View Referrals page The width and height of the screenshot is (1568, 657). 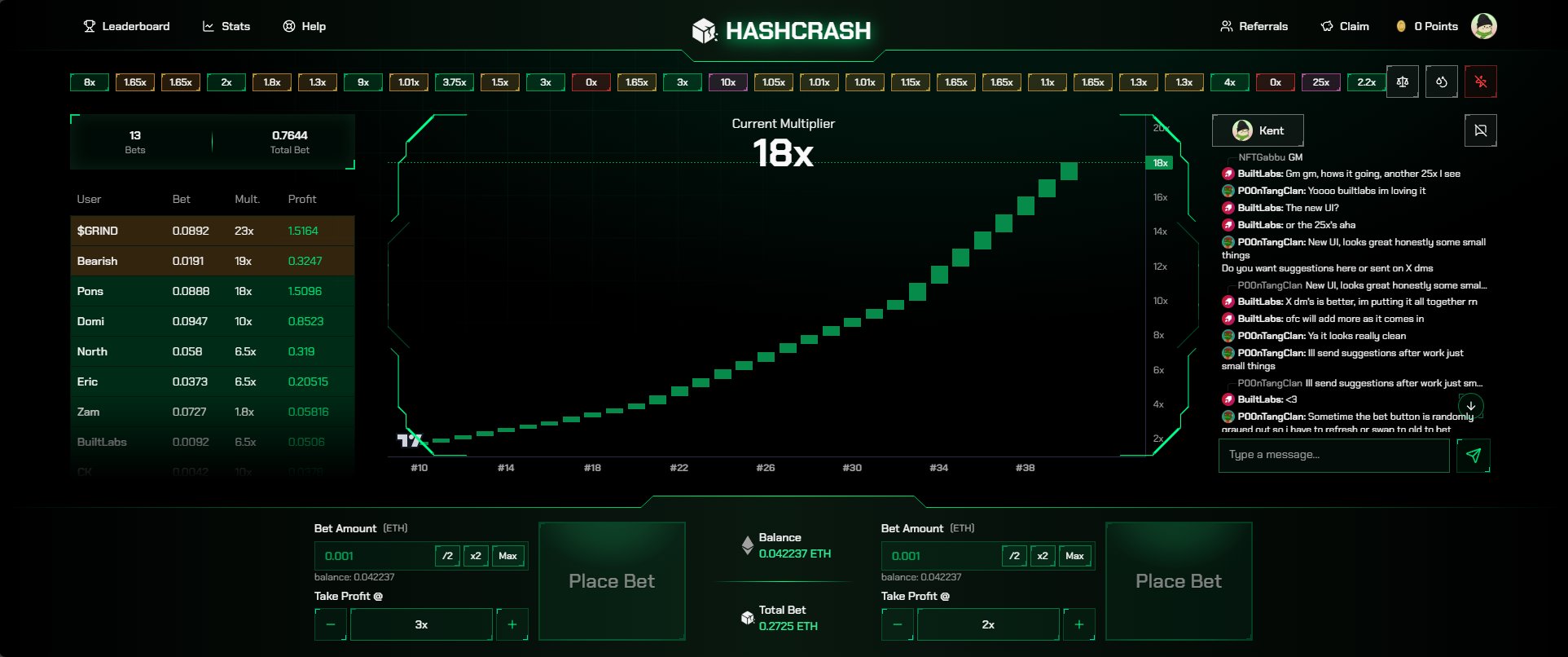tap(1255, 26)
